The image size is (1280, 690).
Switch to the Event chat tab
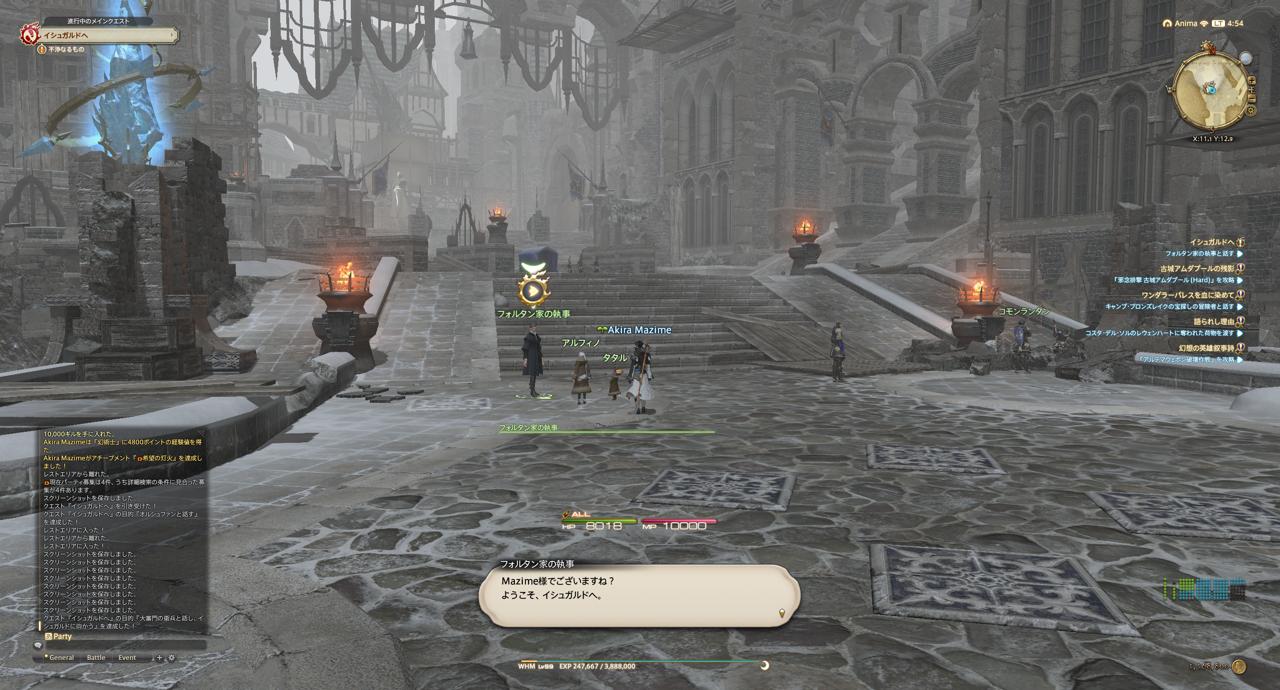click(x=127, y=658)
